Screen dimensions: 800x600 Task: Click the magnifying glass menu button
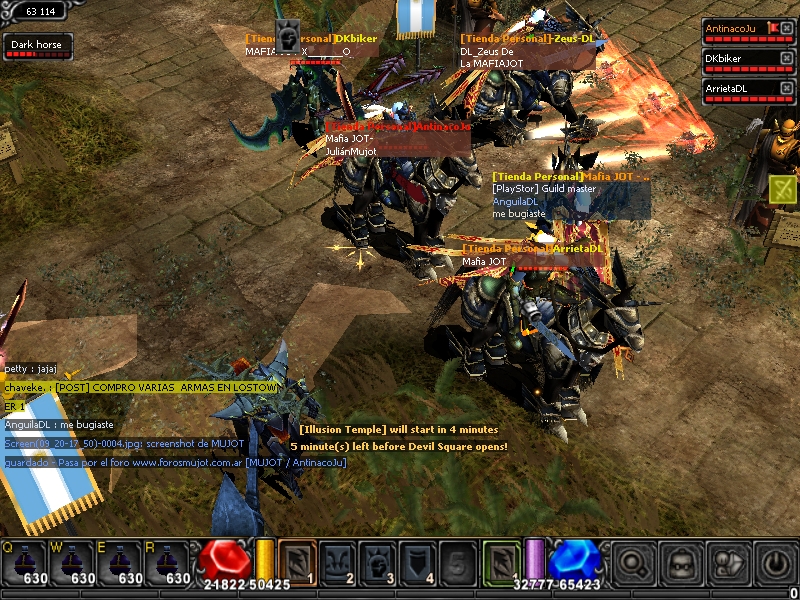pos(631,563)
